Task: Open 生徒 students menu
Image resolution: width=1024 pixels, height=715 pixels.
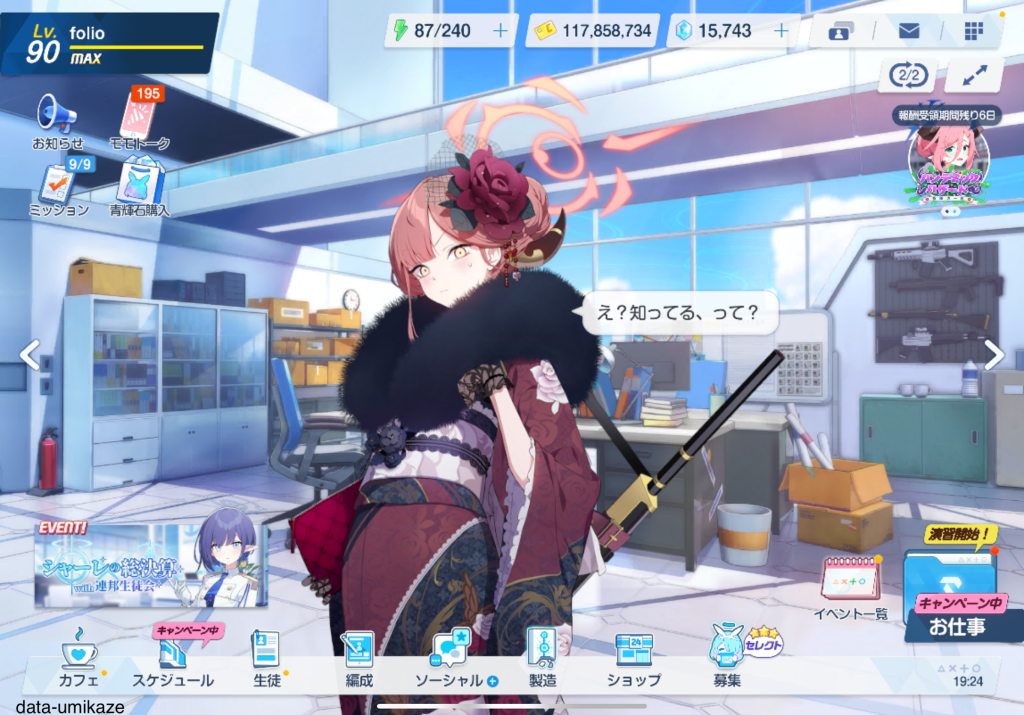Action: [x=266, y=659]
